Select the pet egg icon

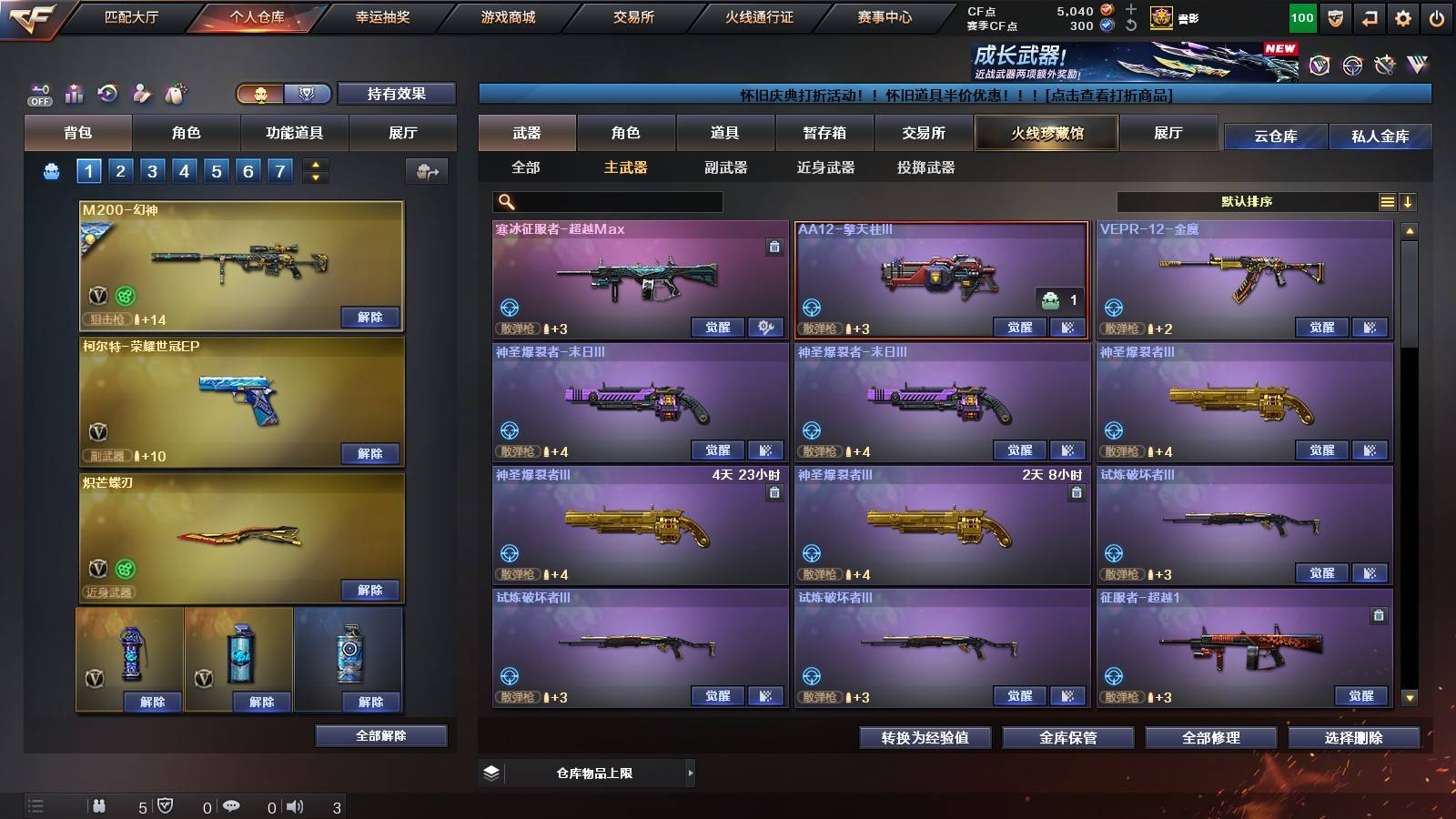coord(175,92)
